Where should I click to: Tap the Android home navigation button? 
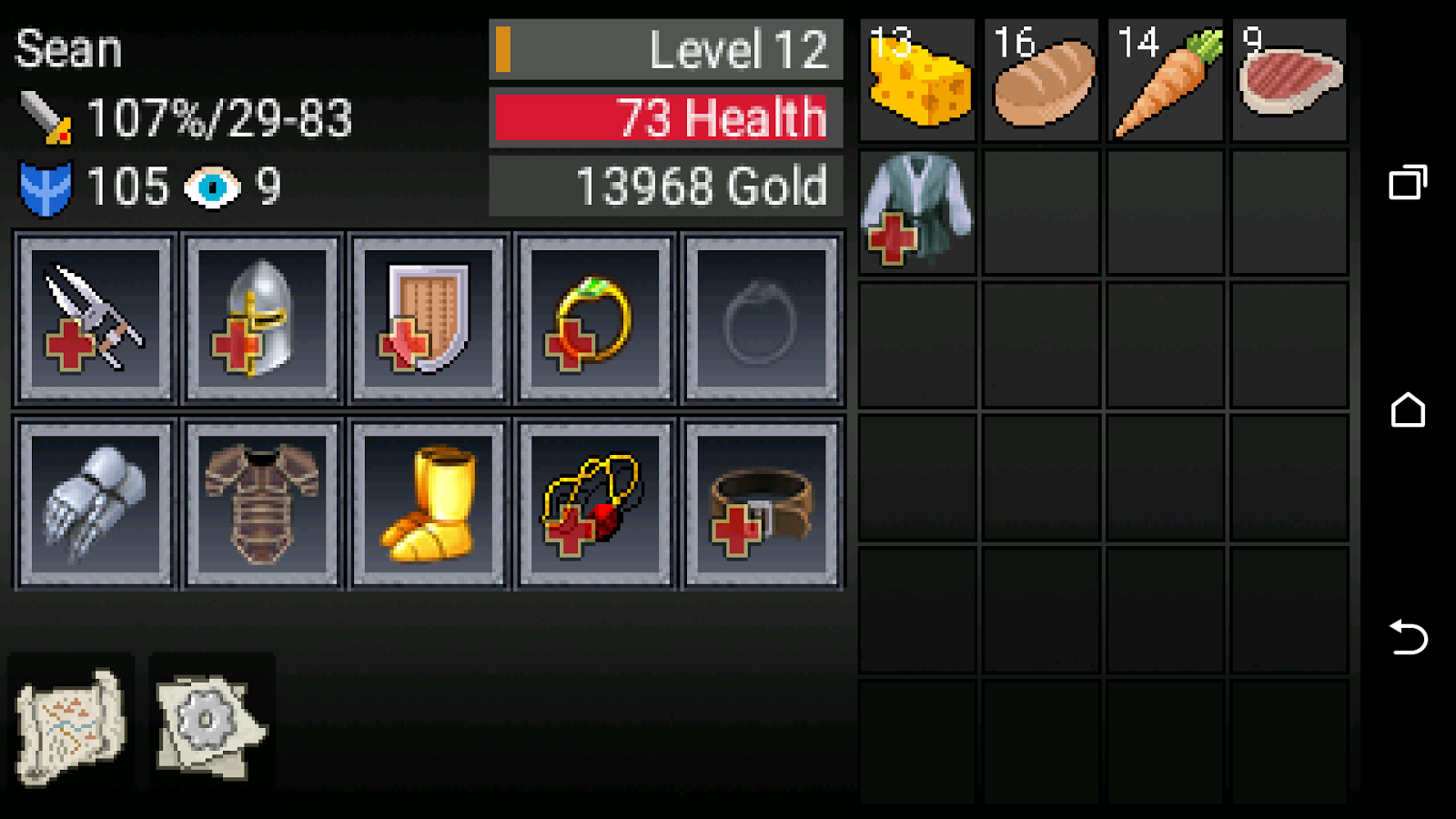click(x=1407, y=411)
